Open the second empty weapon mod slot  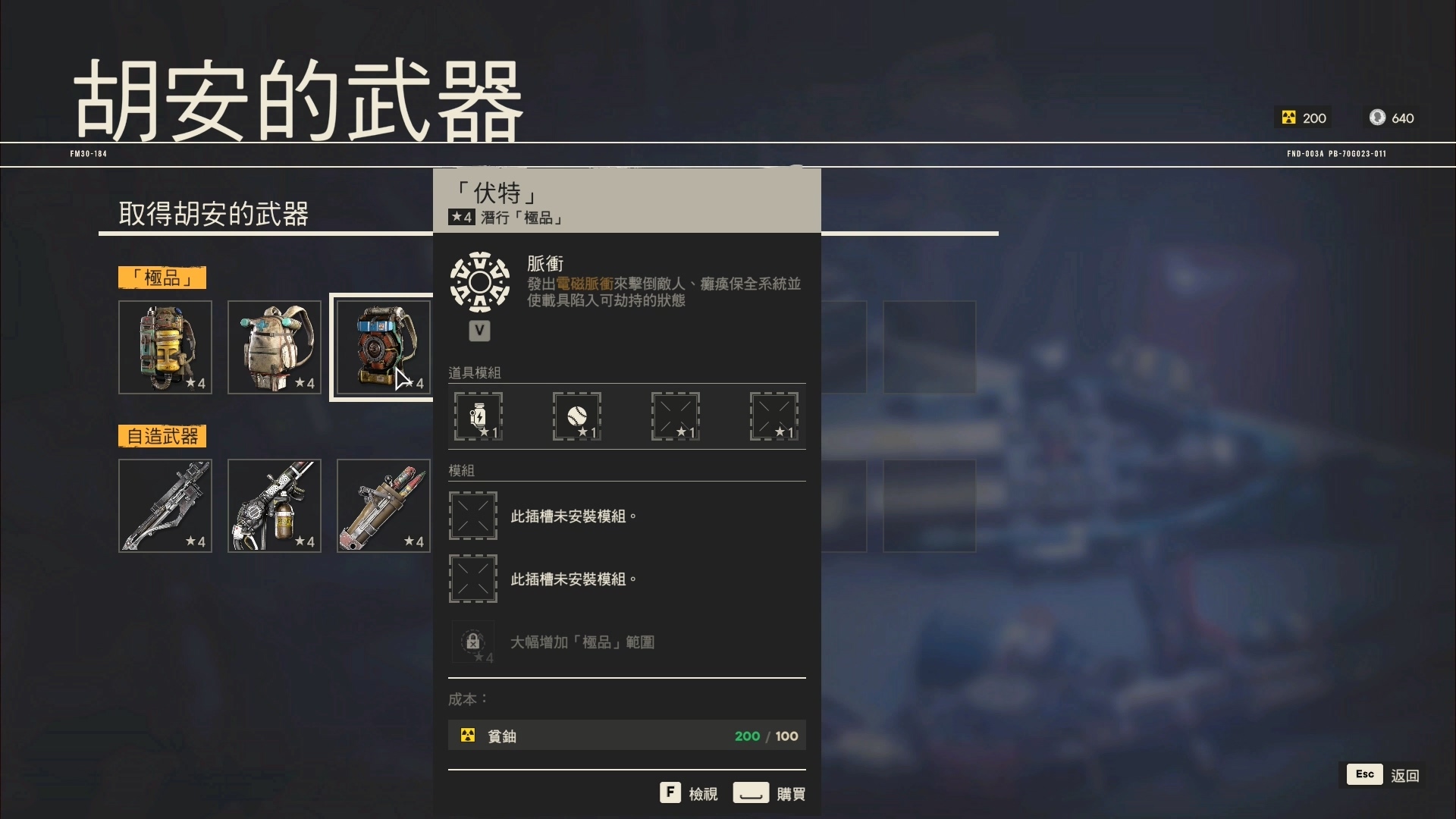click(472, 578)
